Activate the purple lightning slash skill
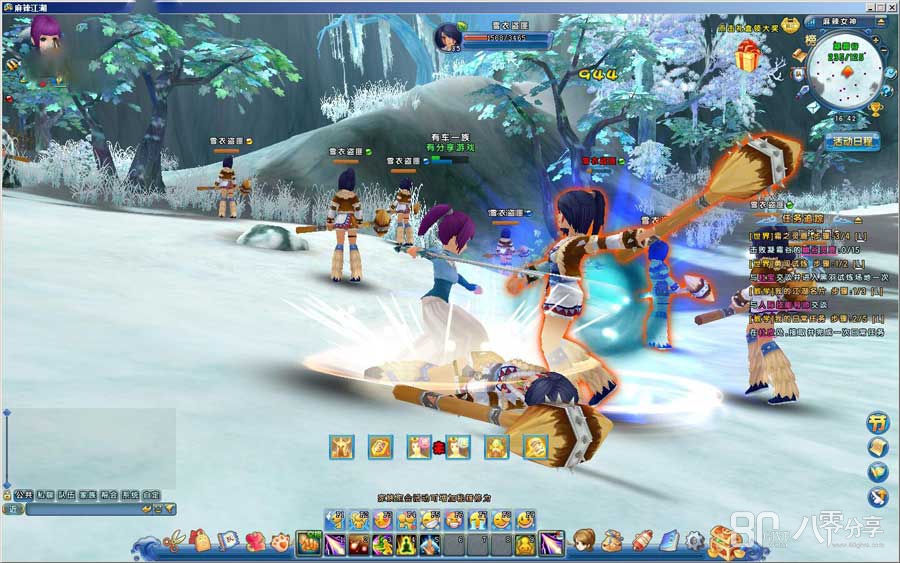Image resolution: width=900 pixels, height=563 pixels. [x=334, y=545]
